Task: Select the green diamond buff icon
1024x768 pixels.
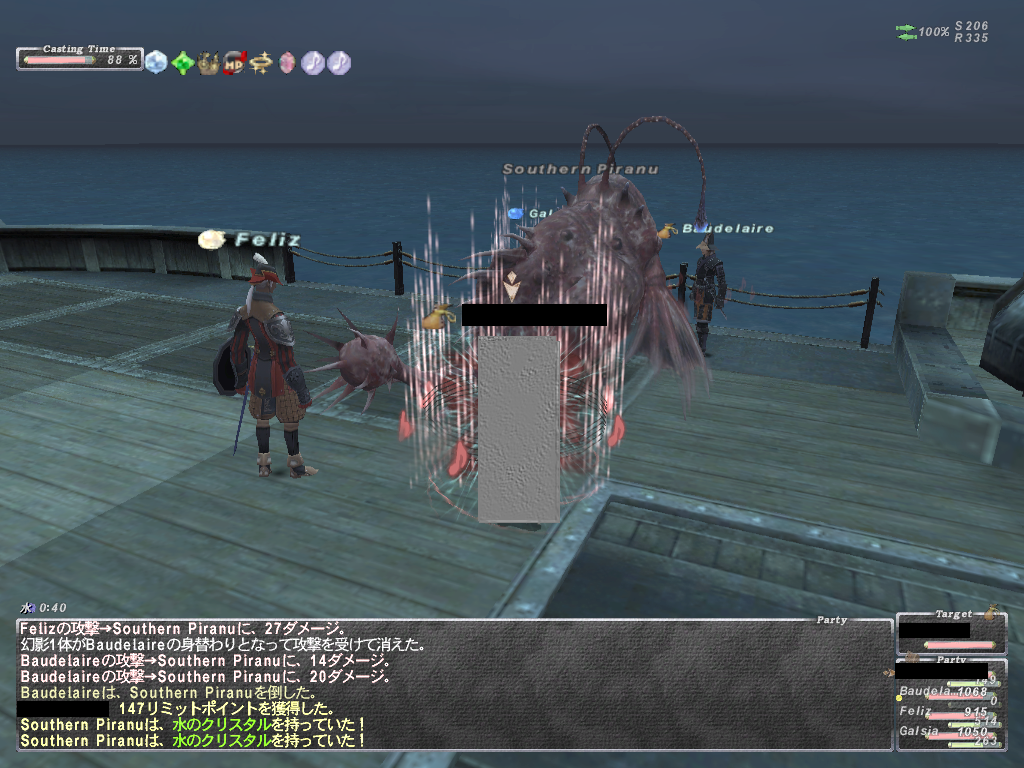Action: [182, 62]
